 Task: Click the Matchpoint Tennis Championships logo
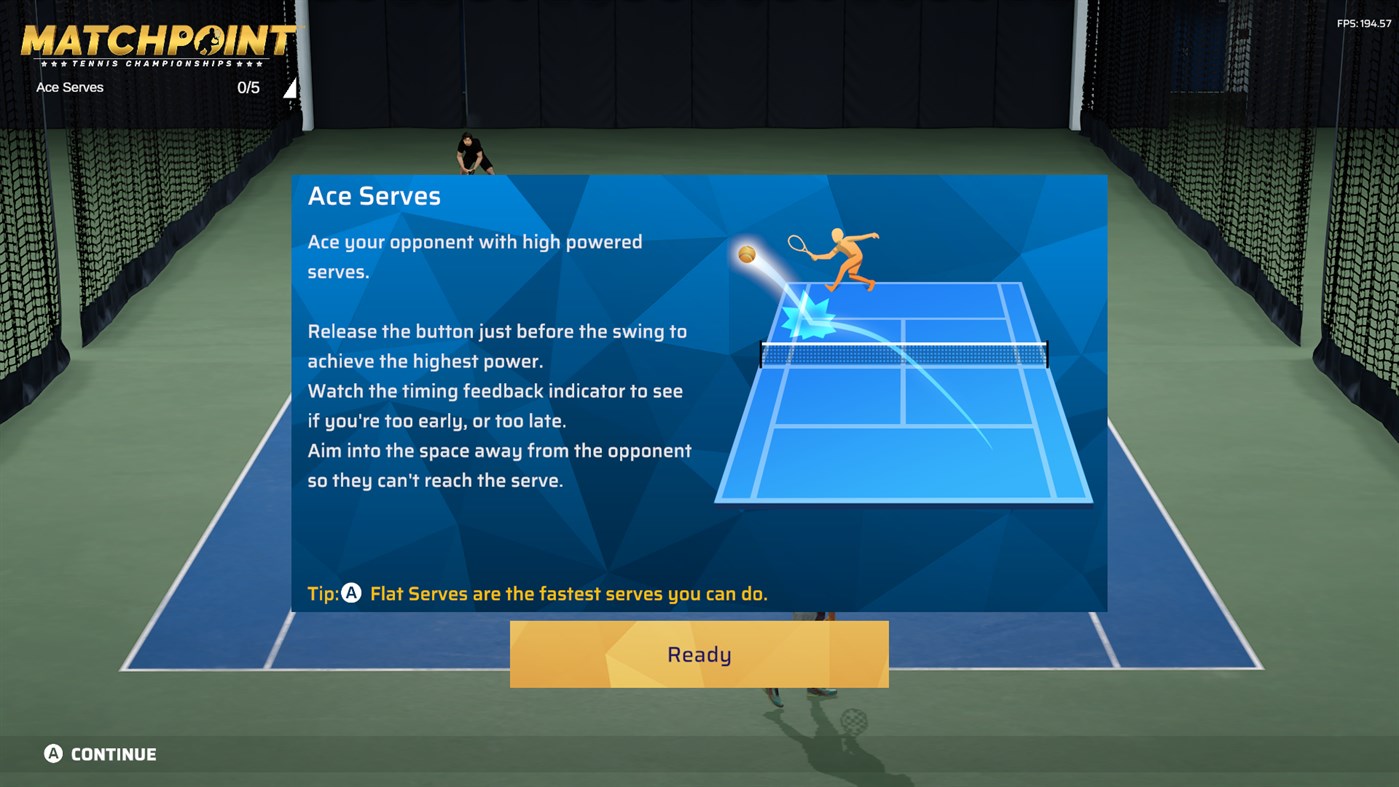157,40
